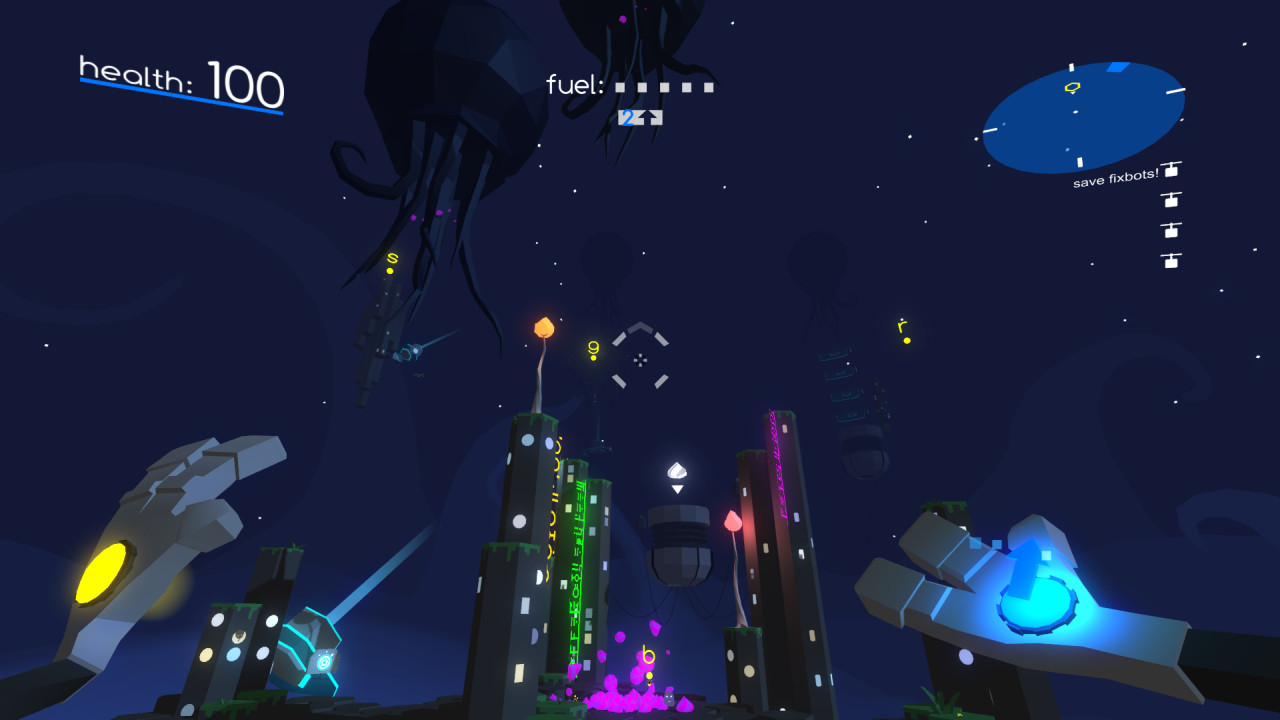Click the blue '2' boost counter below the fuel gauge
The height and width of the screenshot is (720, 1280).
coord(628,118)
